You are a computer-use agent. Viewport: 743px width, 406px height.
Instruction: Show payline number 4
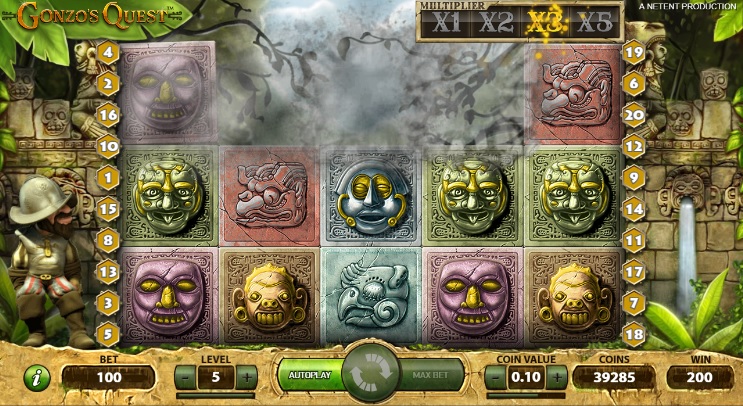click(108, 52)
